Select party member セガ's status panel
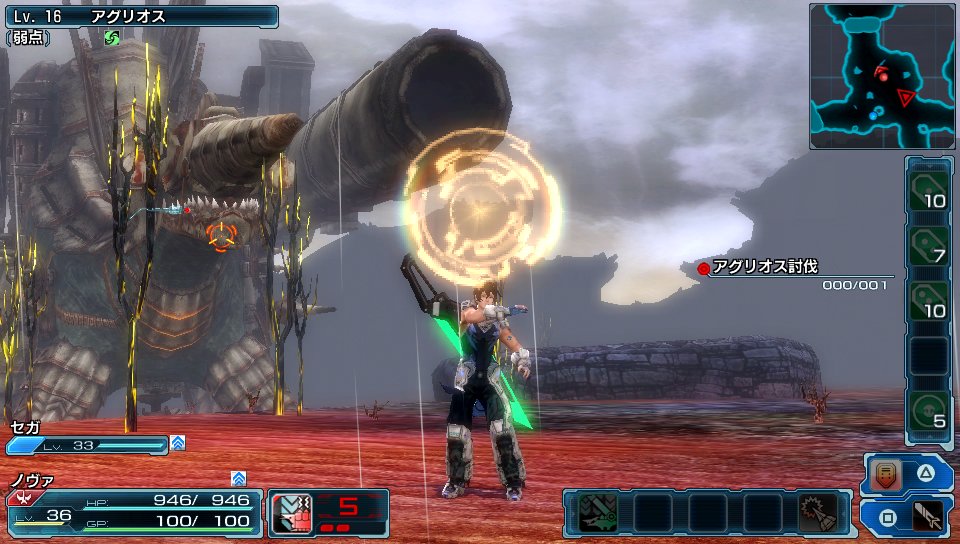The width and height of the screenshot is (960, 544). point(88,438)
